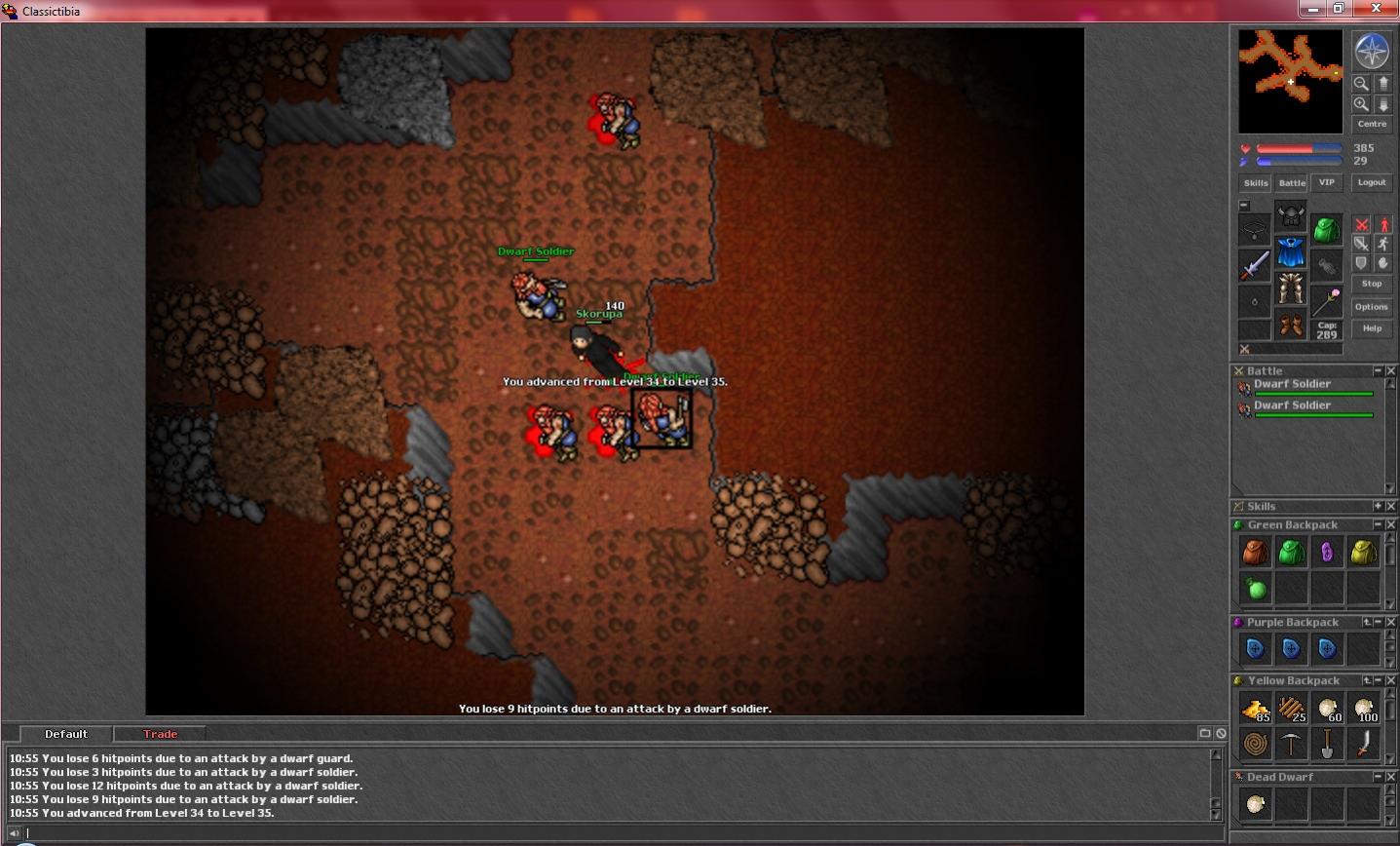Viewport: 1400px width, 846px height.
Task: Click the Logout button
Action: tap(1371, 182)
